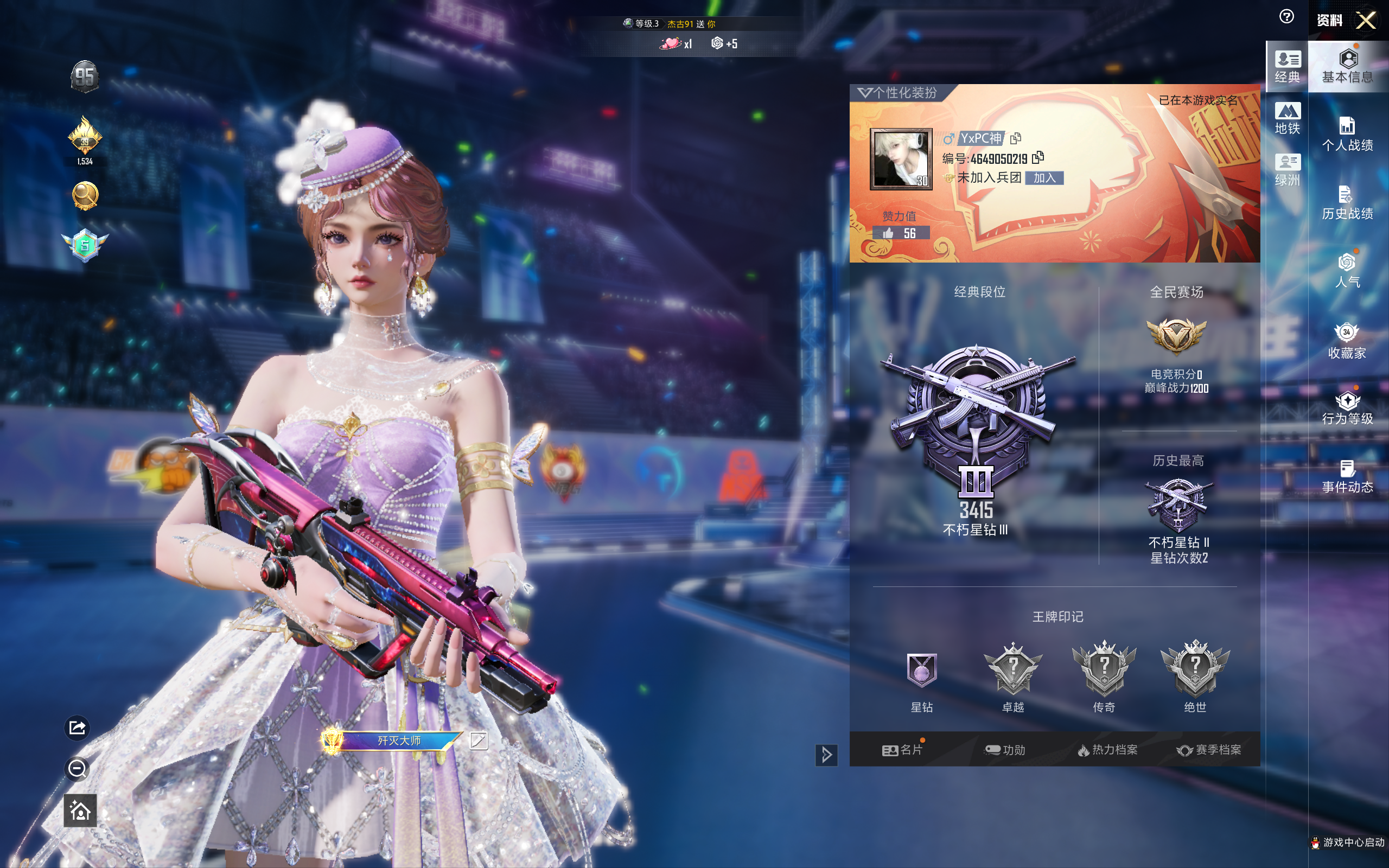1389x868 pixels.
Task: Switch to the 地铁 mode tab
Action: [1287, 118]
